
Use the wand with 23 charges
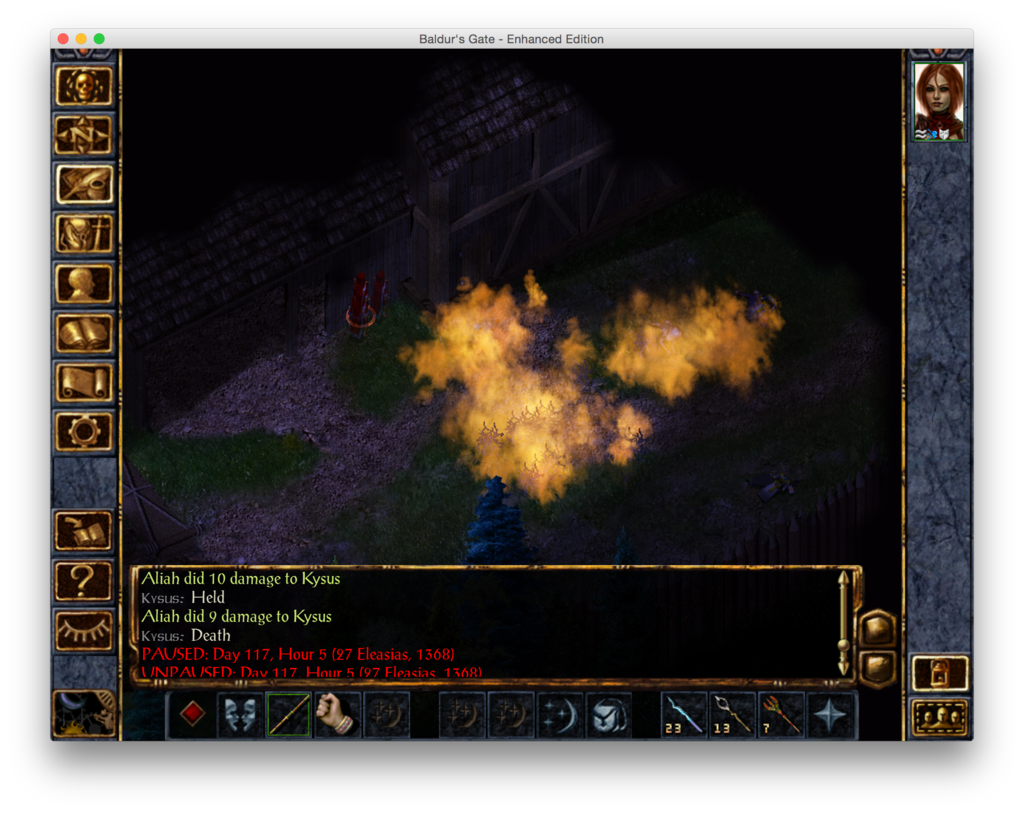pyautogui.click(x=684, y=715)
